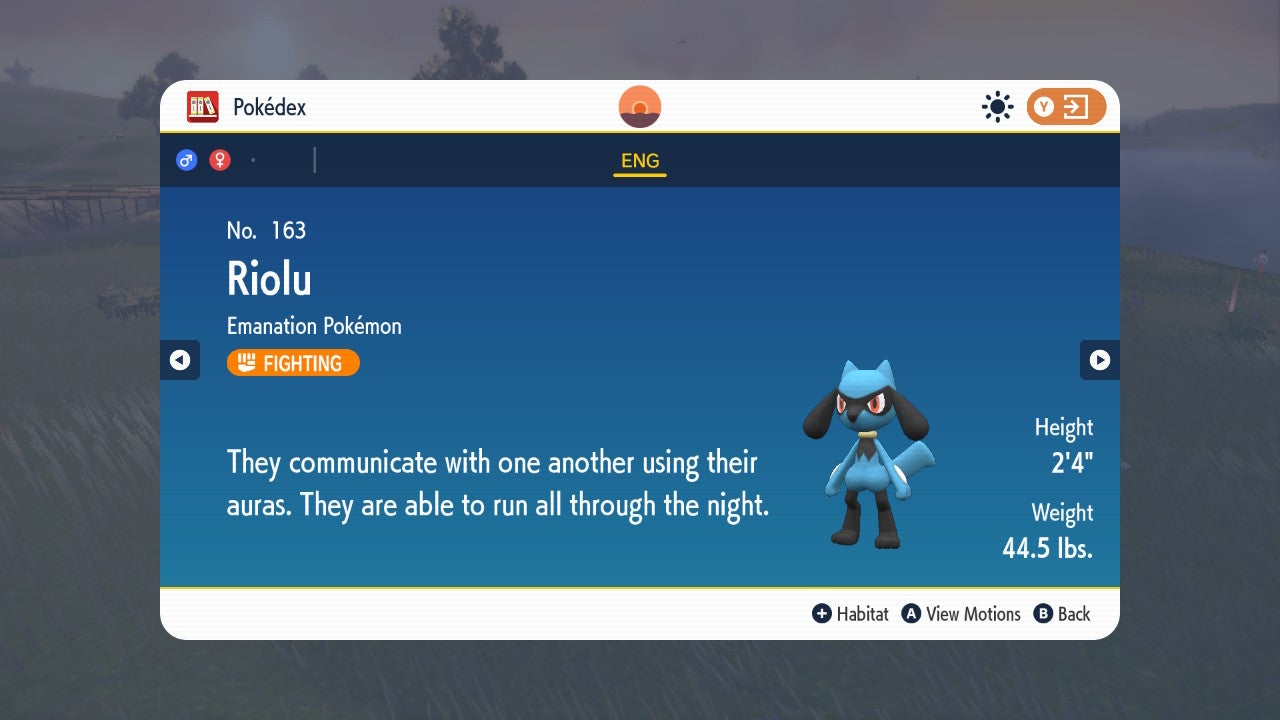This screenshot has width=1280, height=720.
Task: Click the female gender symbol icon
Action: click(219, 160)
